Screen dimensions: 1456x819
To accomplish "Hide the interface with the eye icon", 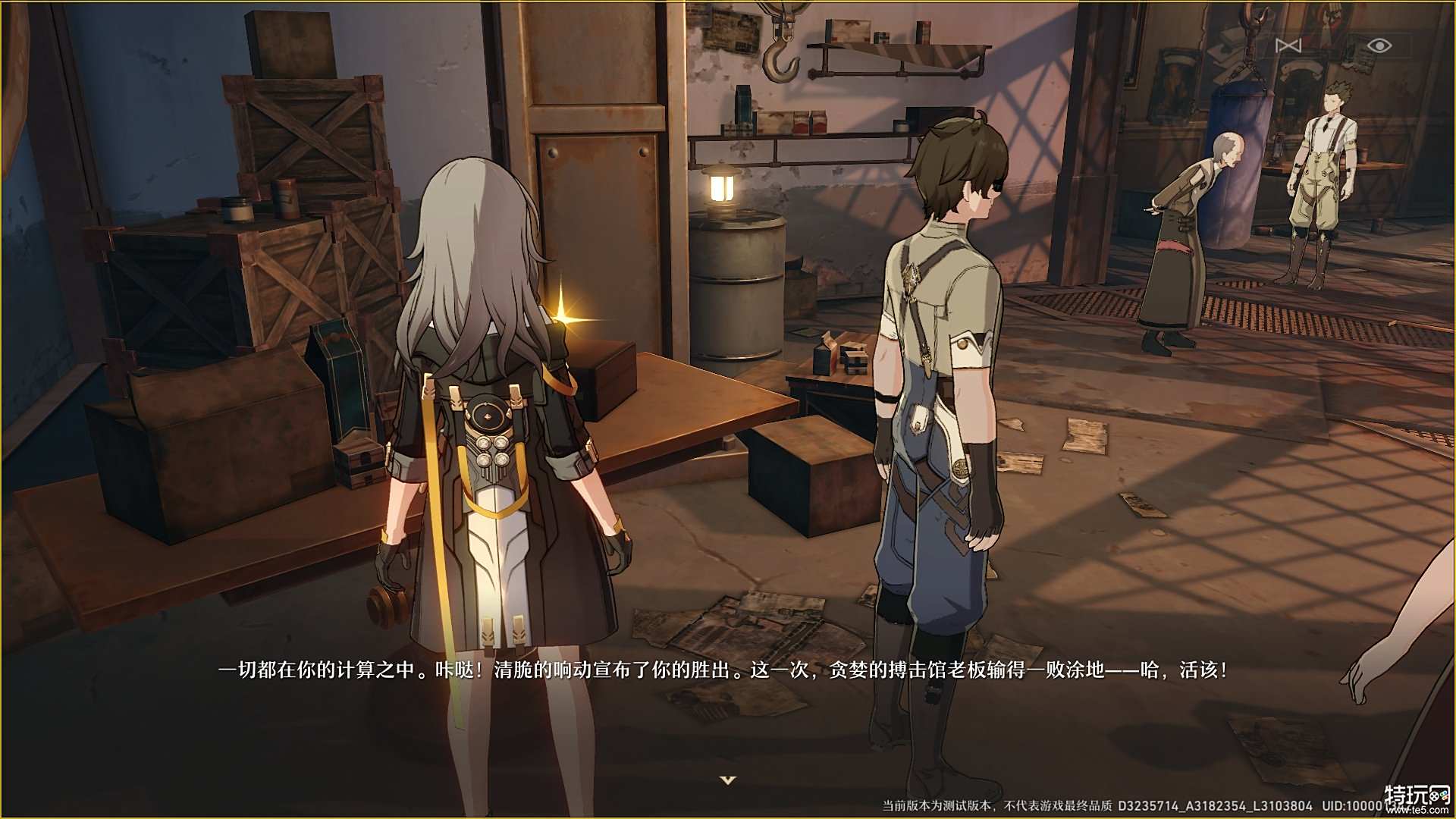I will [x=1379, y=46].
